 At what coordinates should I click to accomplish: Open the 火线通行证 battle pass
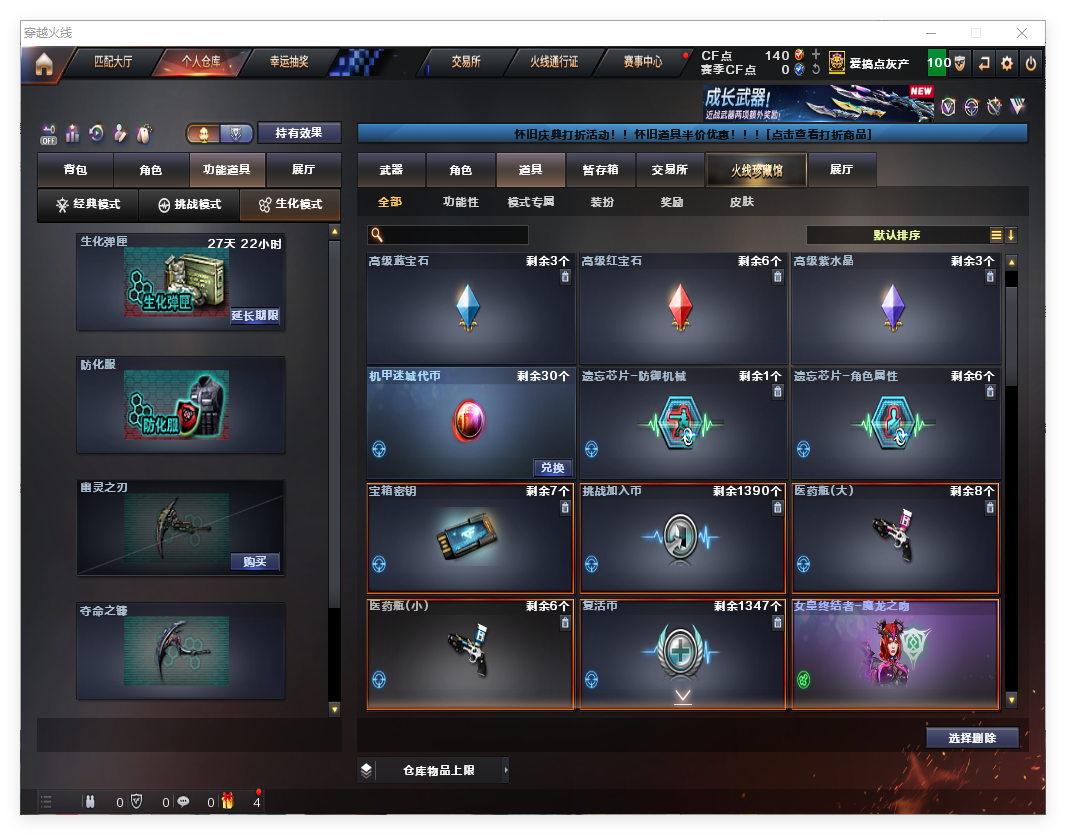554,62
